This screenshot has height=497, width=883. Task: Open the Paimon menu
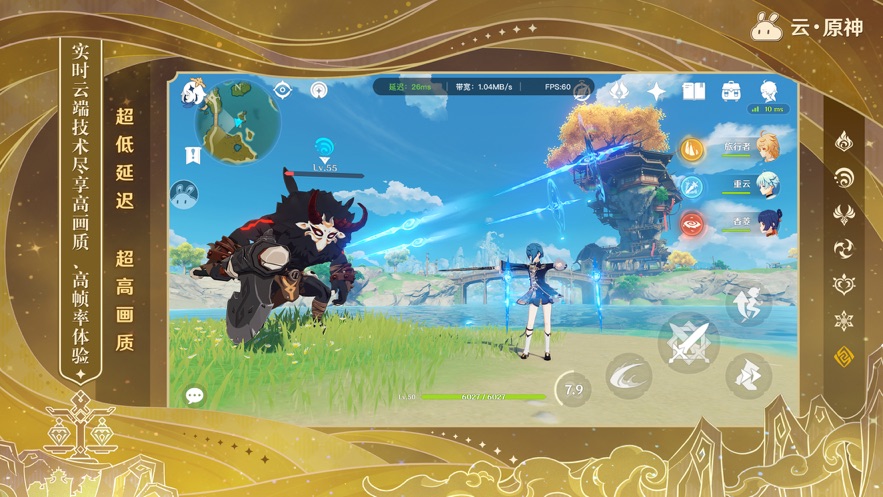(193, 94)
